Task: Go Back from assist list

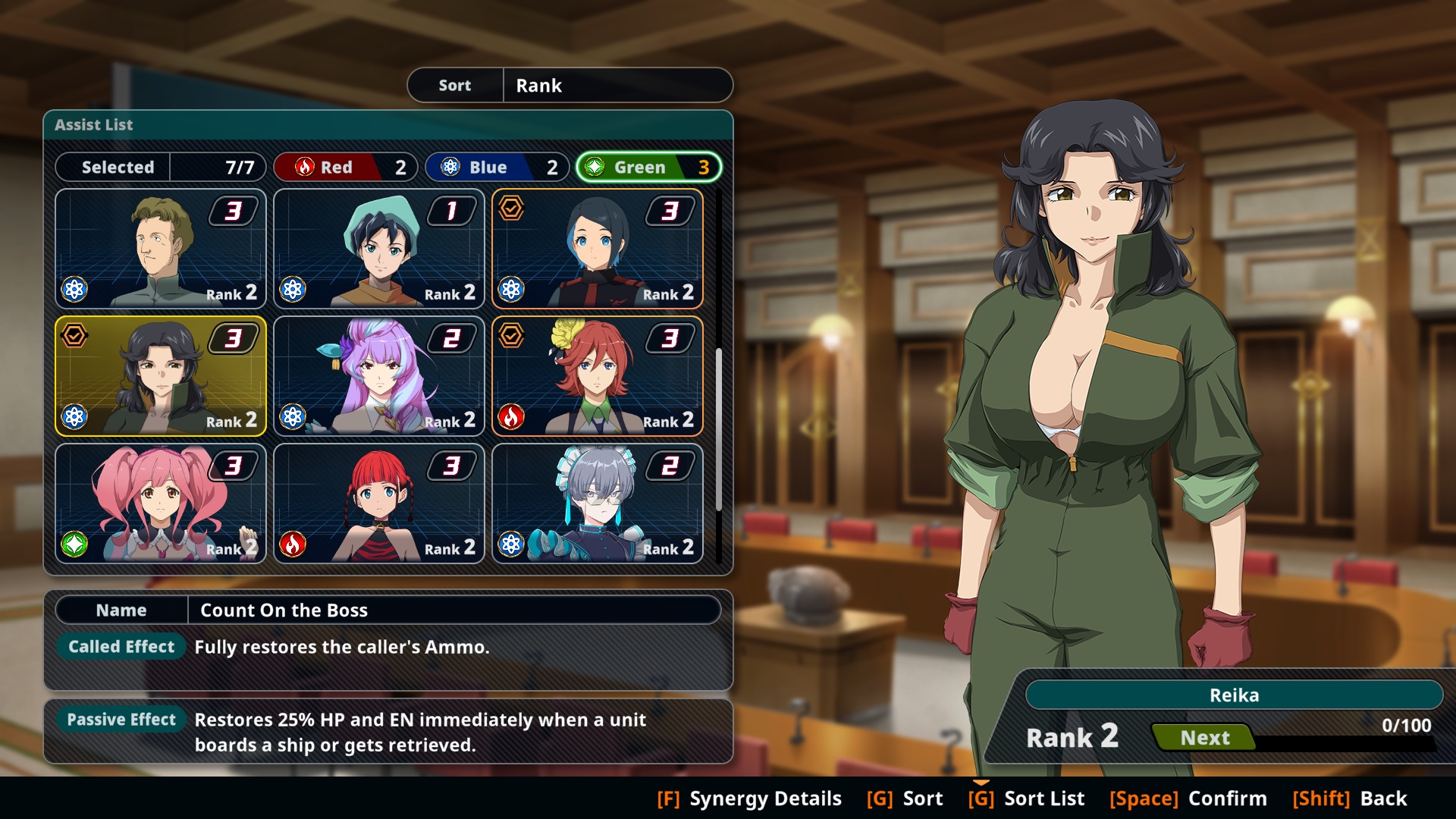Action: pyautogui.click(x=1350, y=799)
